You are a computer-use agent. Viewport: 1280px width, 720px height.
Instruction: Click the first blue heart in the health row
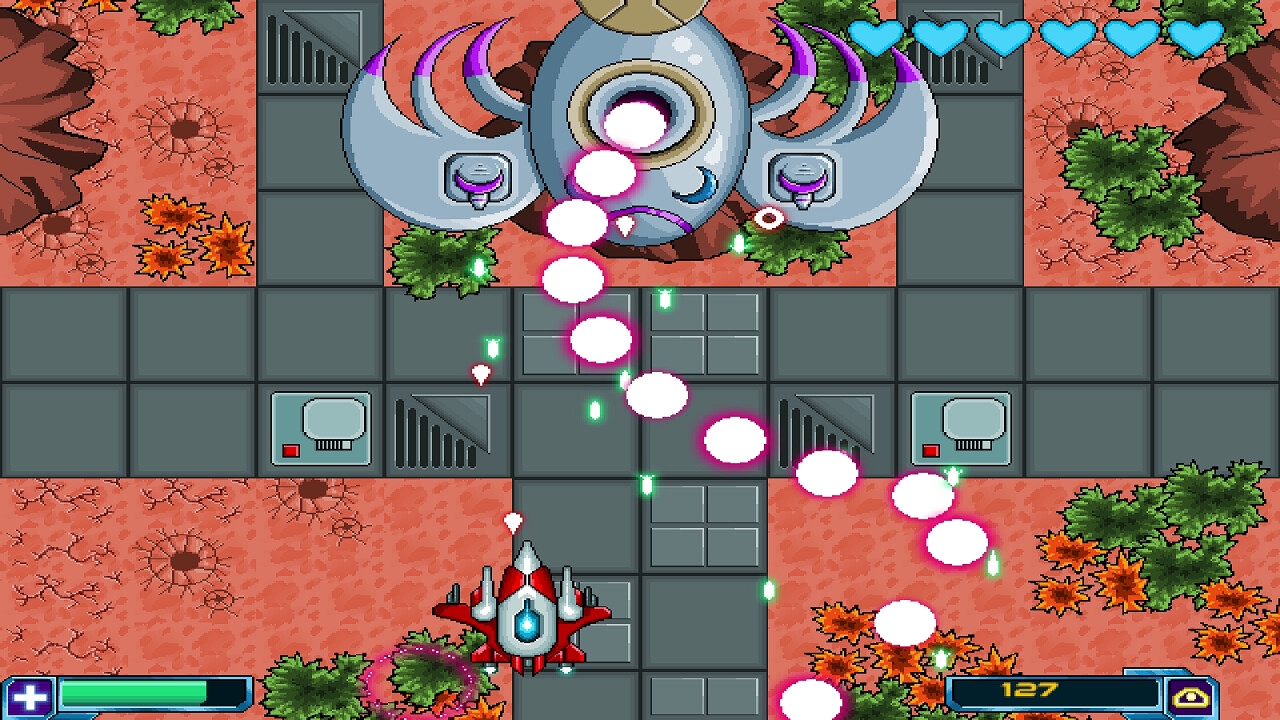[874, 37]
